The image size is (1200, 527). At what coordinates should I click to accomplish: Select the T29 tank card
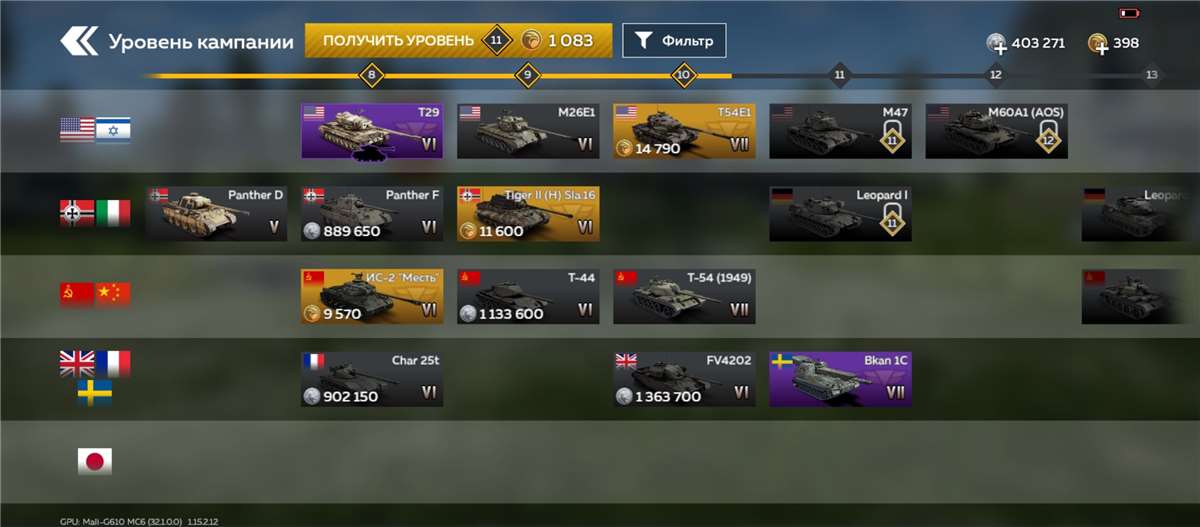372,130
